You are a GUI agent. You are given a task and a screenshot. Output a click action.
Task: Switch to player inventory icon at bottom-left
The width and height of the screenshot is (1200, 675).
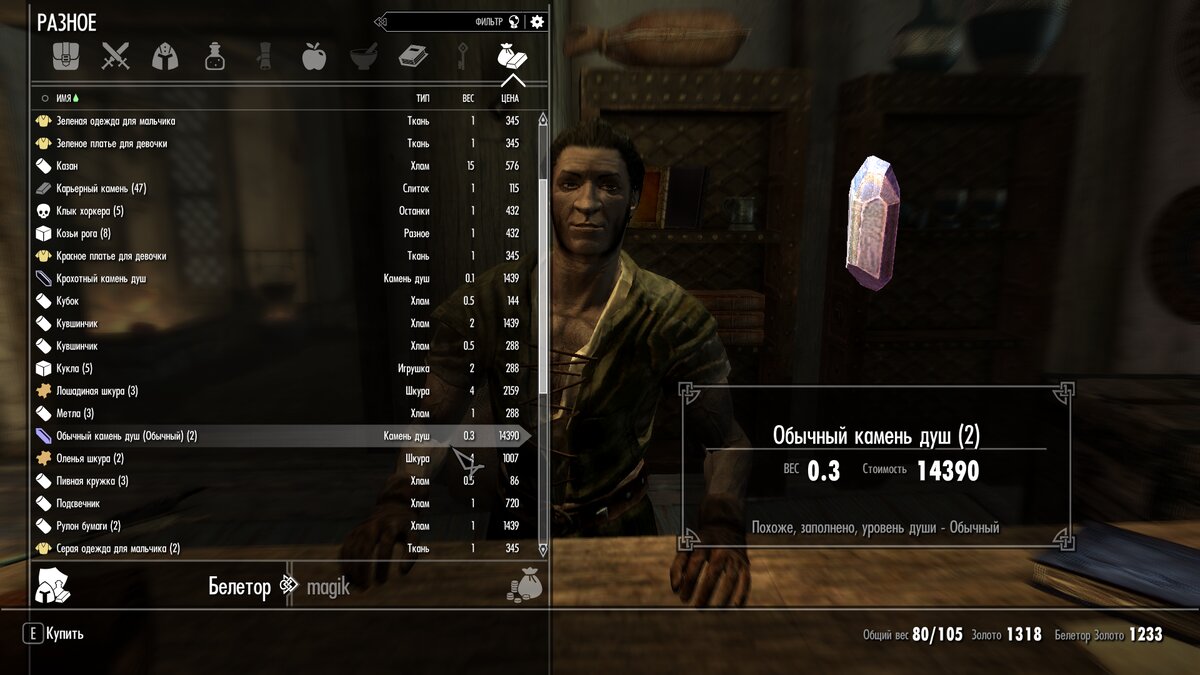coord(50,585)
